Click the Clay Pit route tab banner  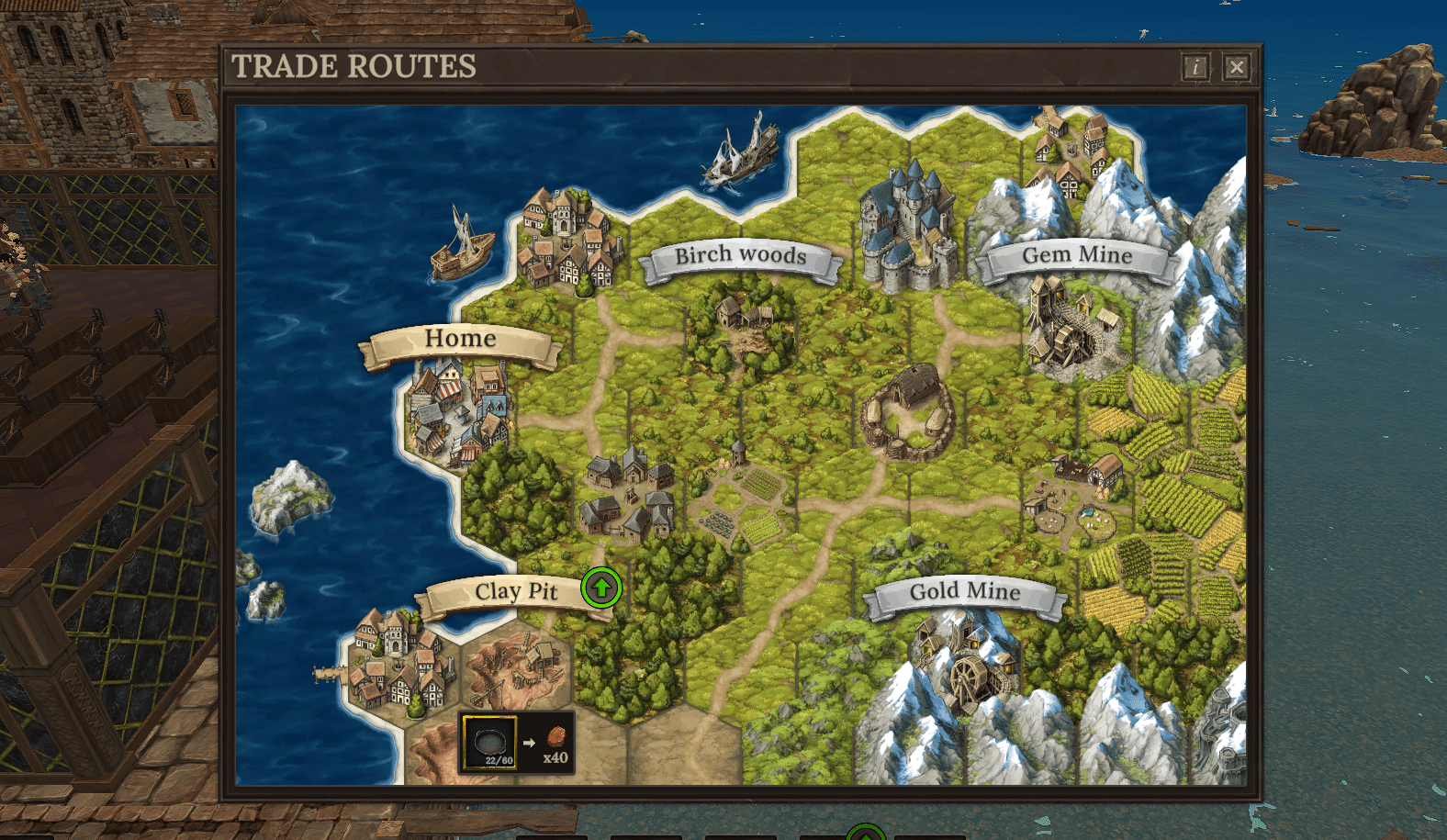point(519,591)
